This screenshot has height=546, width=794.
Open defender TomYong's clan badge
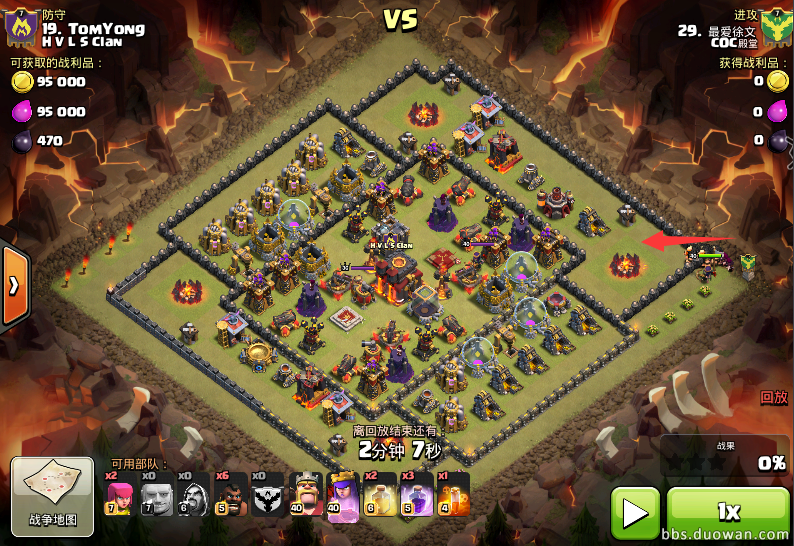click(x=22, y=30)
